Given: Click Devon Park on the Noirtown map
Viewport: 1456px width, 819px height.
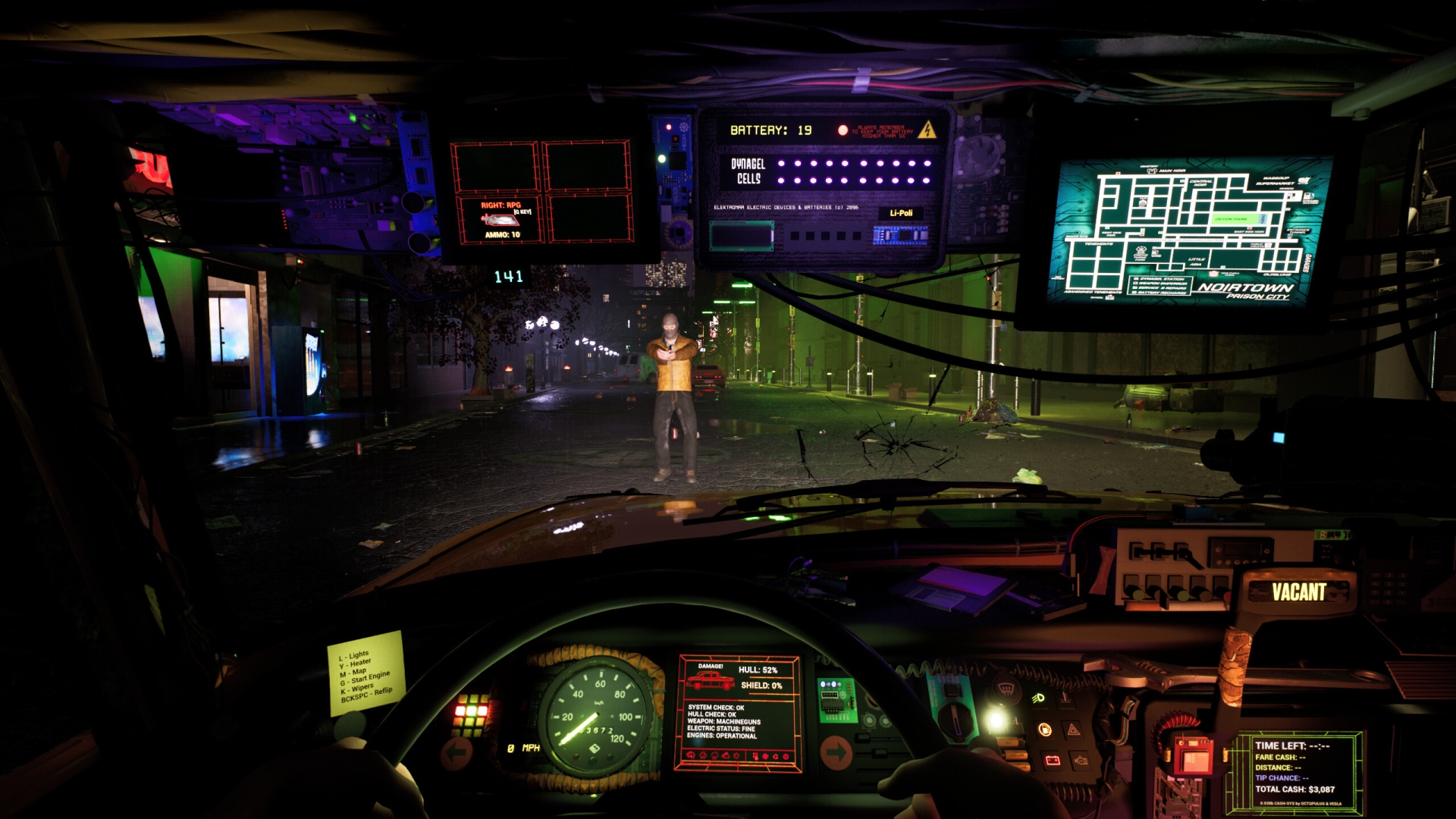Looking at the screenshot, I should (x=1231, y=219).
